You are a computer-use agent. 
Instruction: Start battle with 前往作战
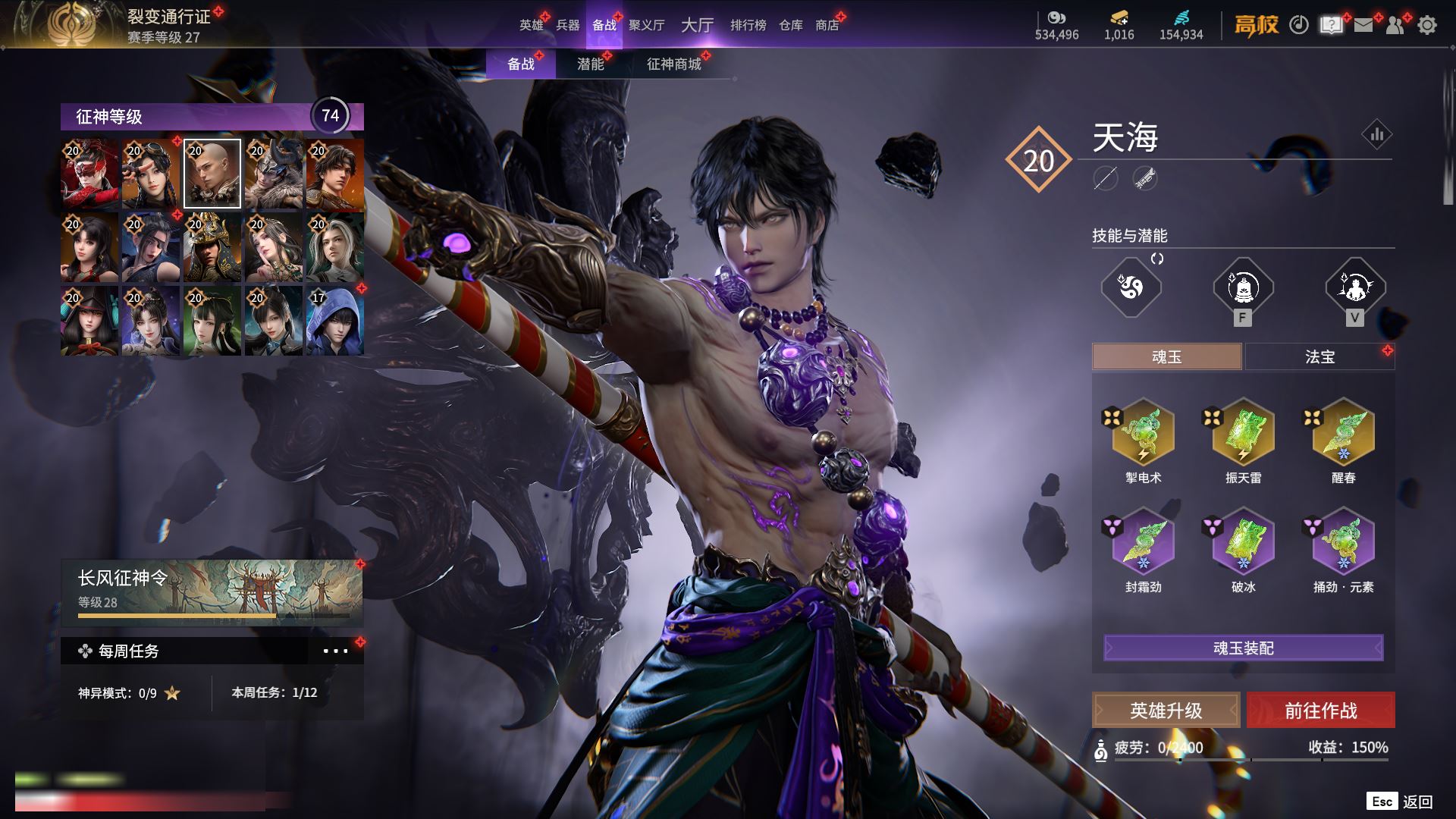[1320, 711]
